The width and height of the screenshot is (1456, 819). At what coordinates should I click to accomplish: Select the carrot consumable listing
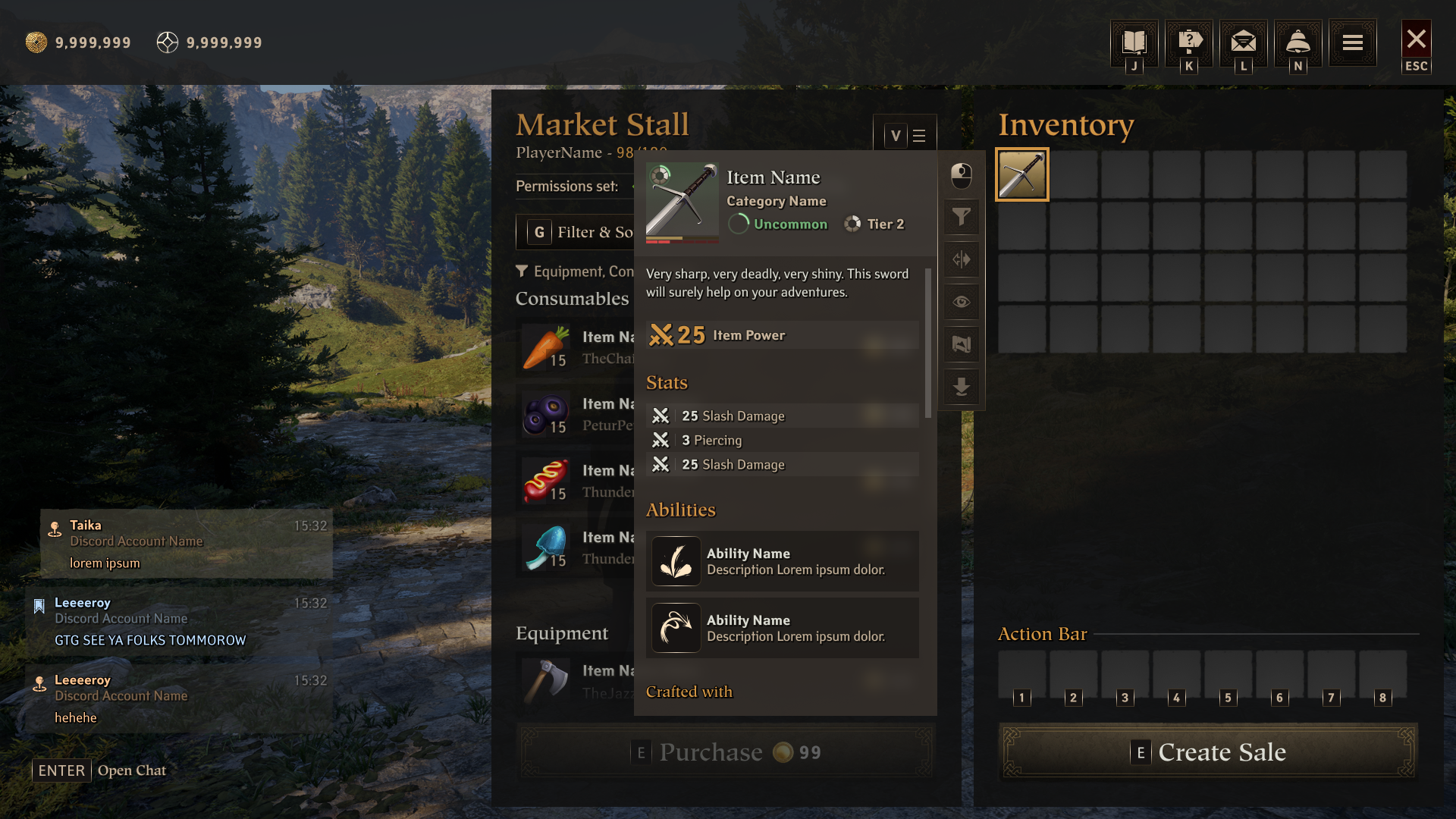tap(576, 348)
